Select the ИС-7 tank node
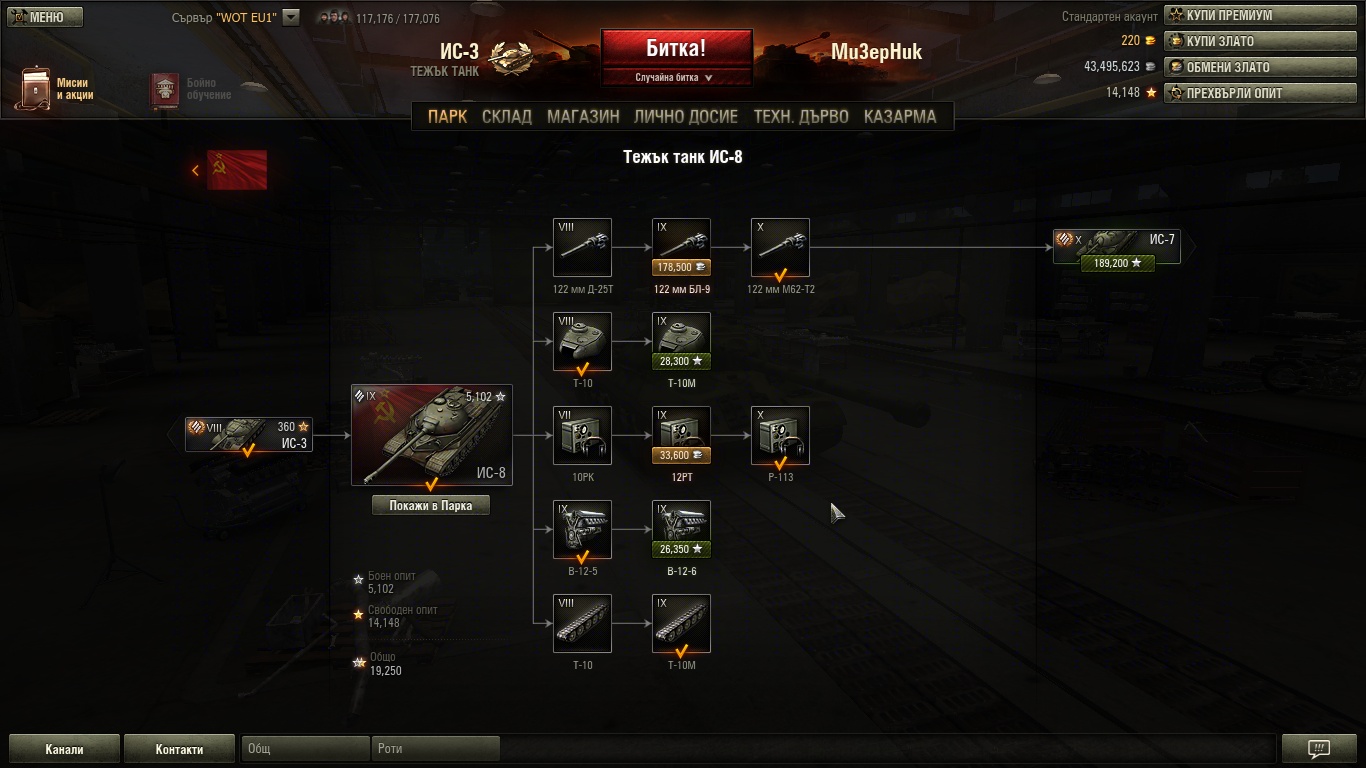1366x768 pixels. [x=1116, y=246]
